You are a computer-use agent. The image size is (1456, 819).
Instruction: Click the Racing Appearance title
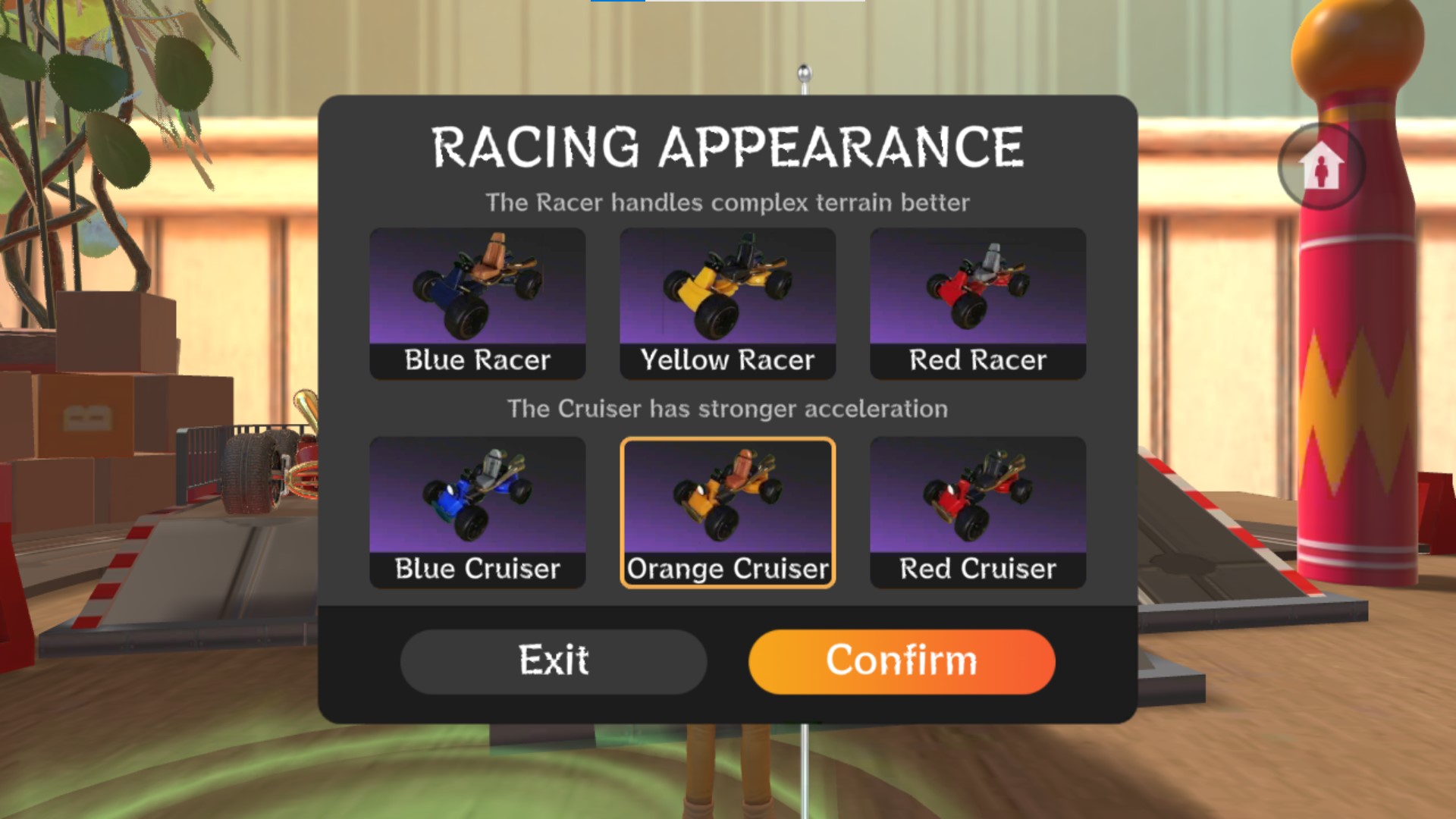click(726, 146)
